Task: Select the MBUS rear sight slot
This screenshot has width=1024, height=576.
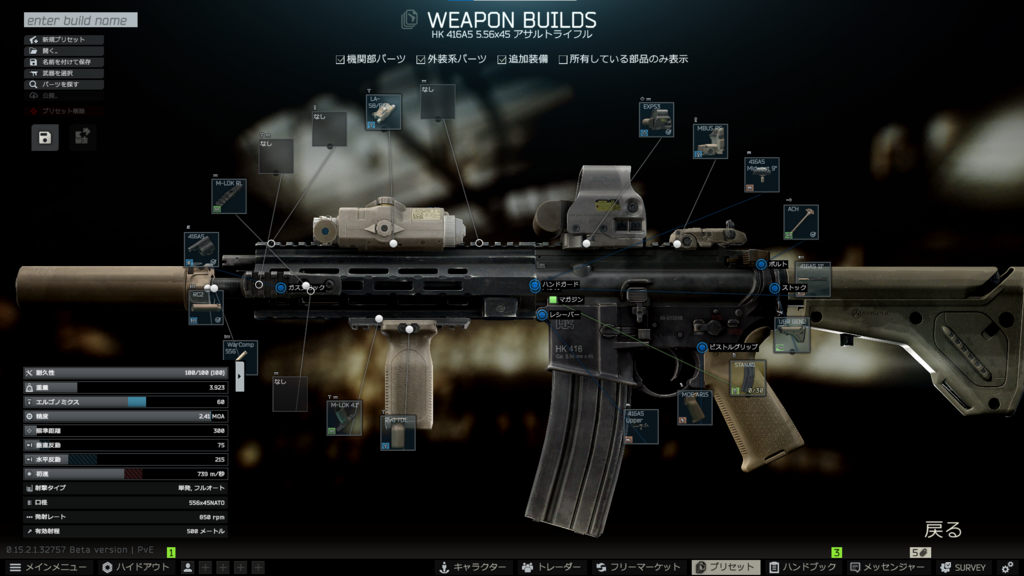Action: (x=710, y=141)
